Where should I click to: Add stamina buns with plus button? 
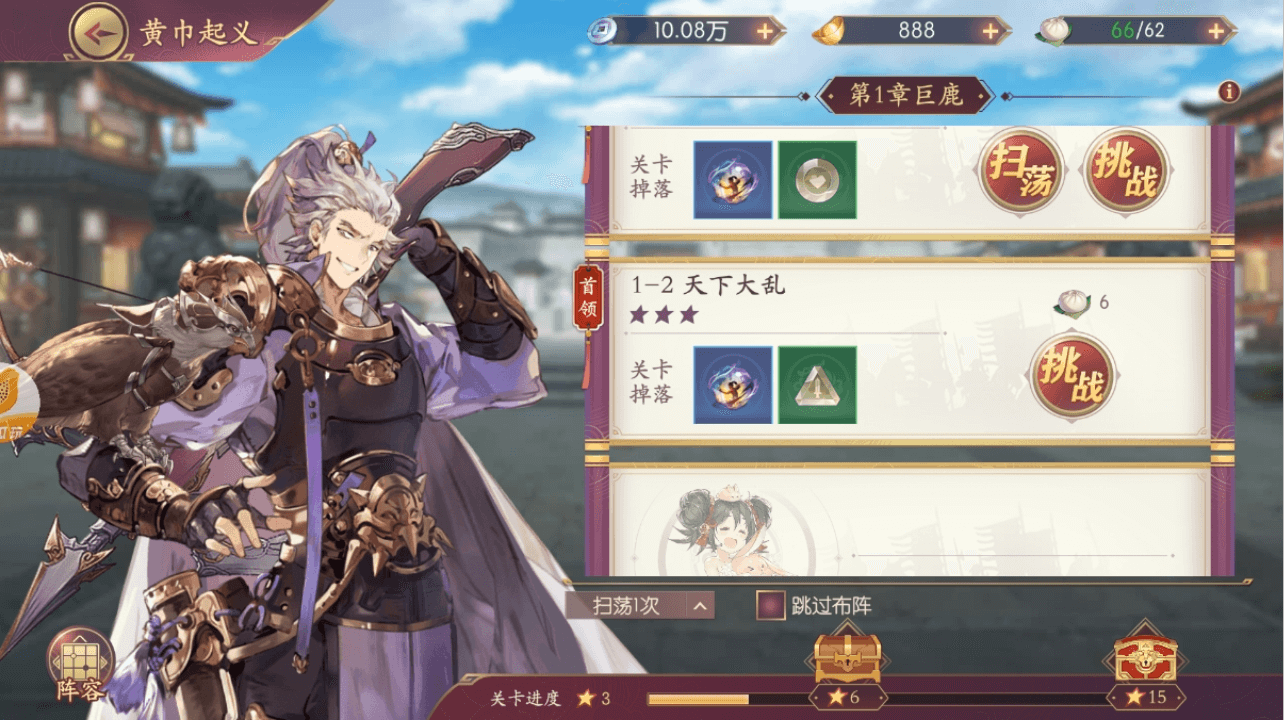click(x=1215, y=31)
